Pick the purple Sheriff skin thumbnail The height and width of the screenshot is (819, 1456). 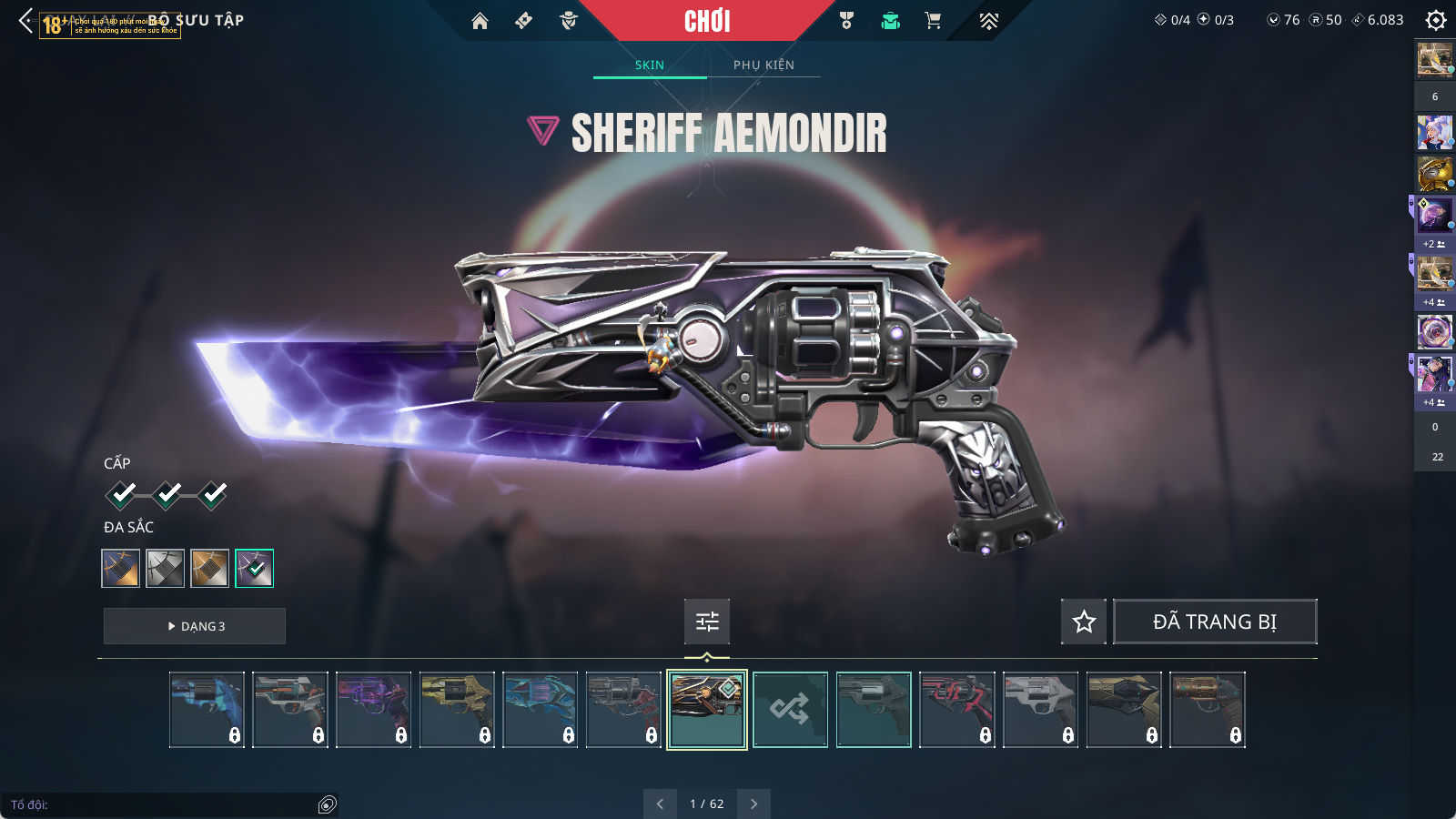point(373,710)
